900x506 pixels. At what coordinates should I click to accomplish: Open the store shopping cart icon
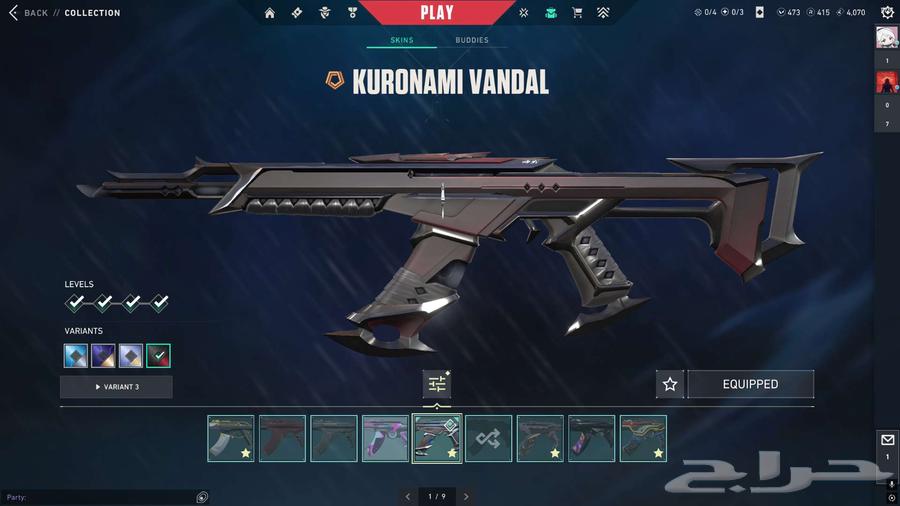point(577,13)
